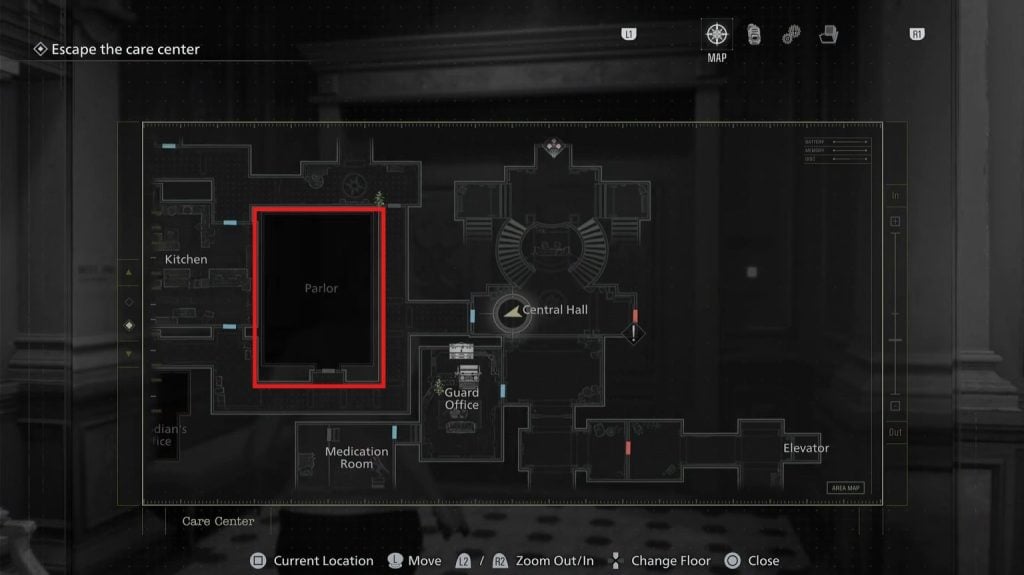Click the item box icon above the typewriter
Image resolution: width=1024 pixels, height=575 pixels.
point(461,350)
